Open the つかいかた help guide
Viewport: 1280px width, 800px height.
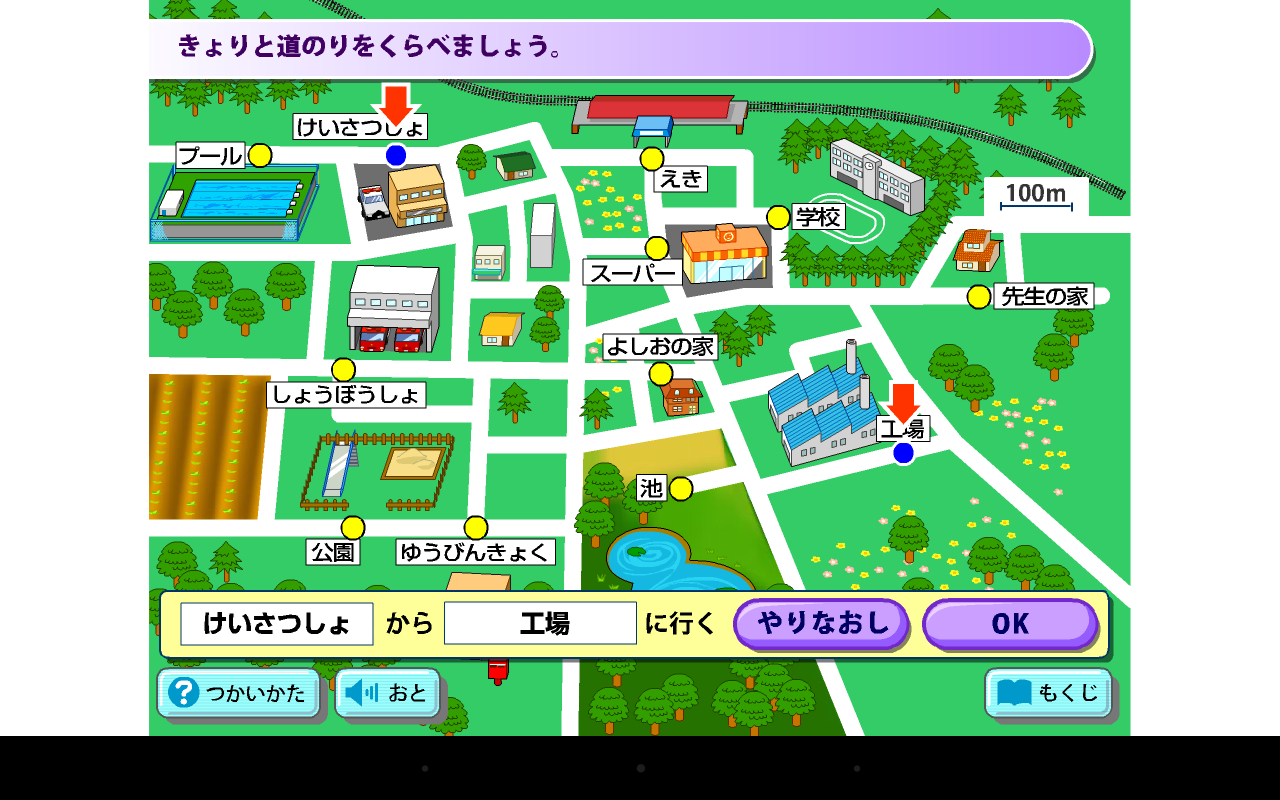[x=238, y=693]
